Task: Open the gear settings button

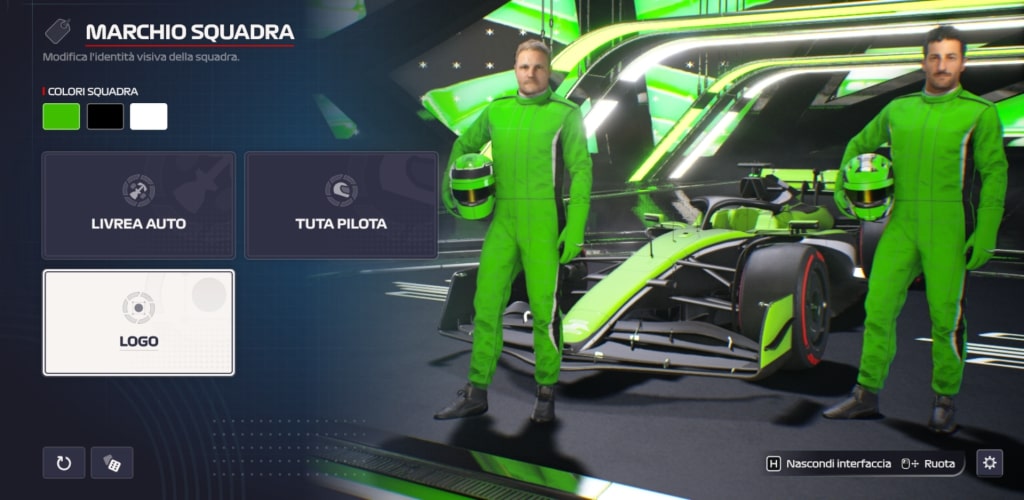Action: point(989,463)
